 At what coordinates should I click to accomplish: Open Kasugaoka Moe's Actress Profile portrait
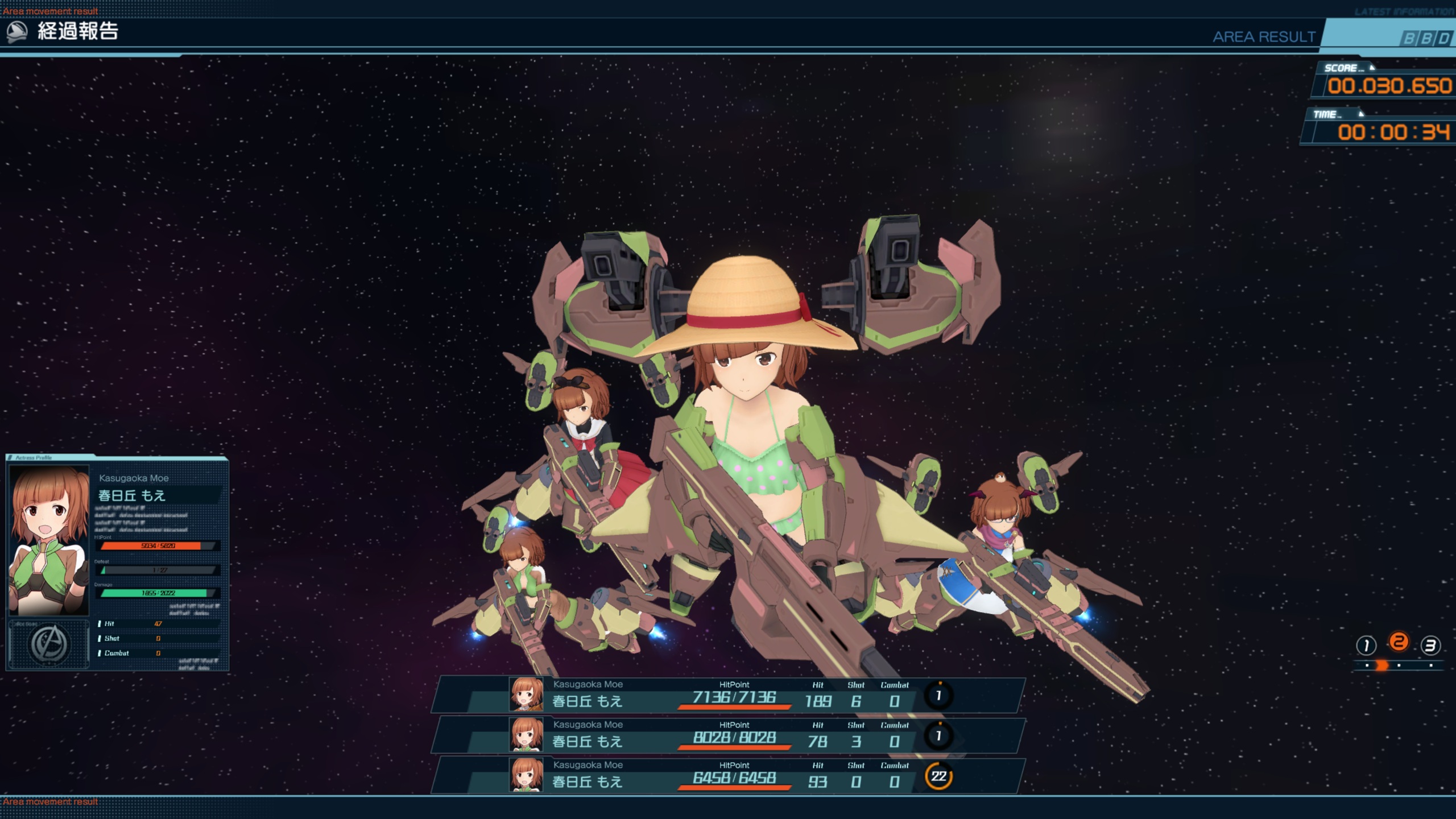click(49, 540)
